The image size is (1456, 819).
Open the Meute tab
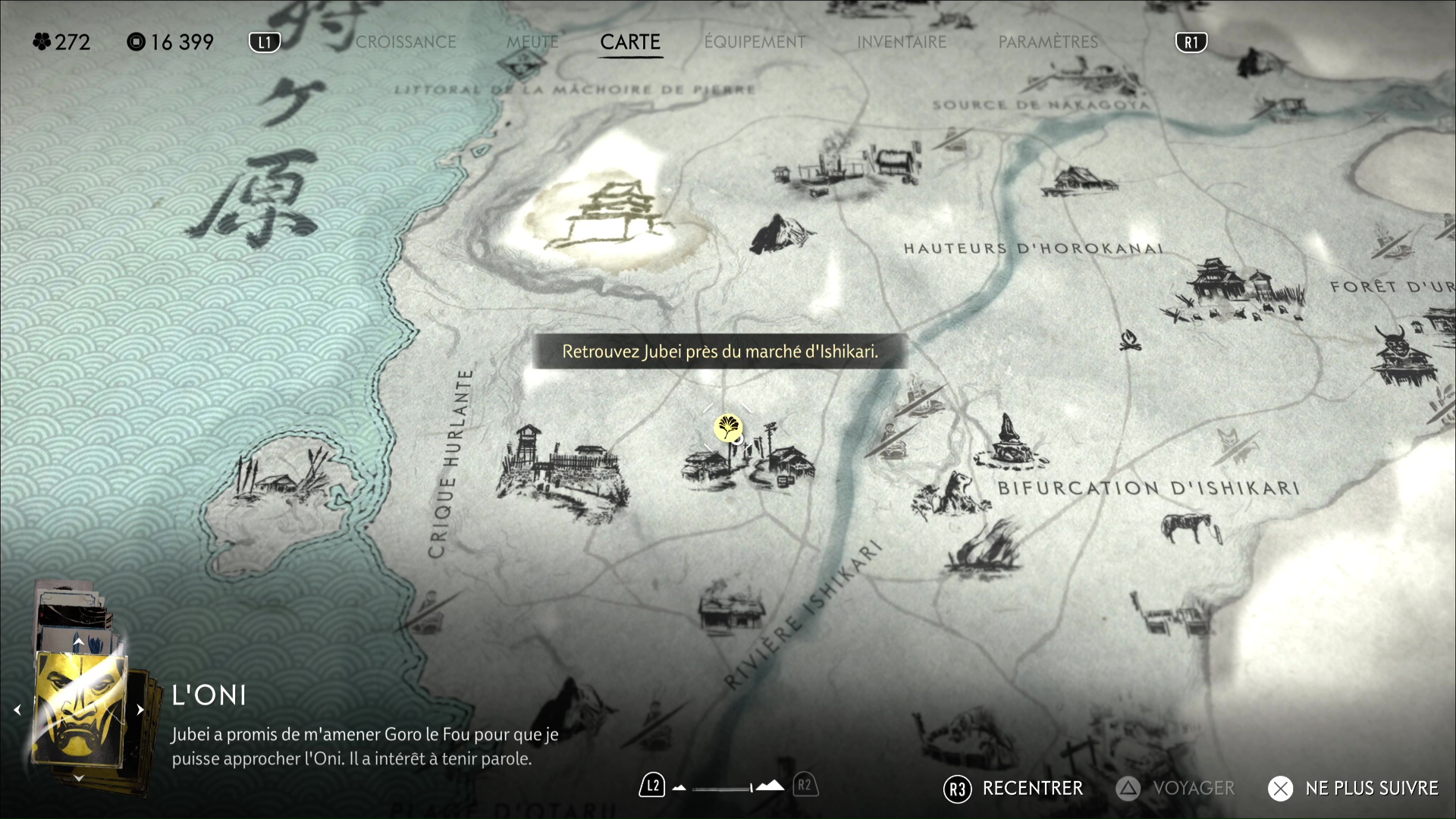click(532, 42)
